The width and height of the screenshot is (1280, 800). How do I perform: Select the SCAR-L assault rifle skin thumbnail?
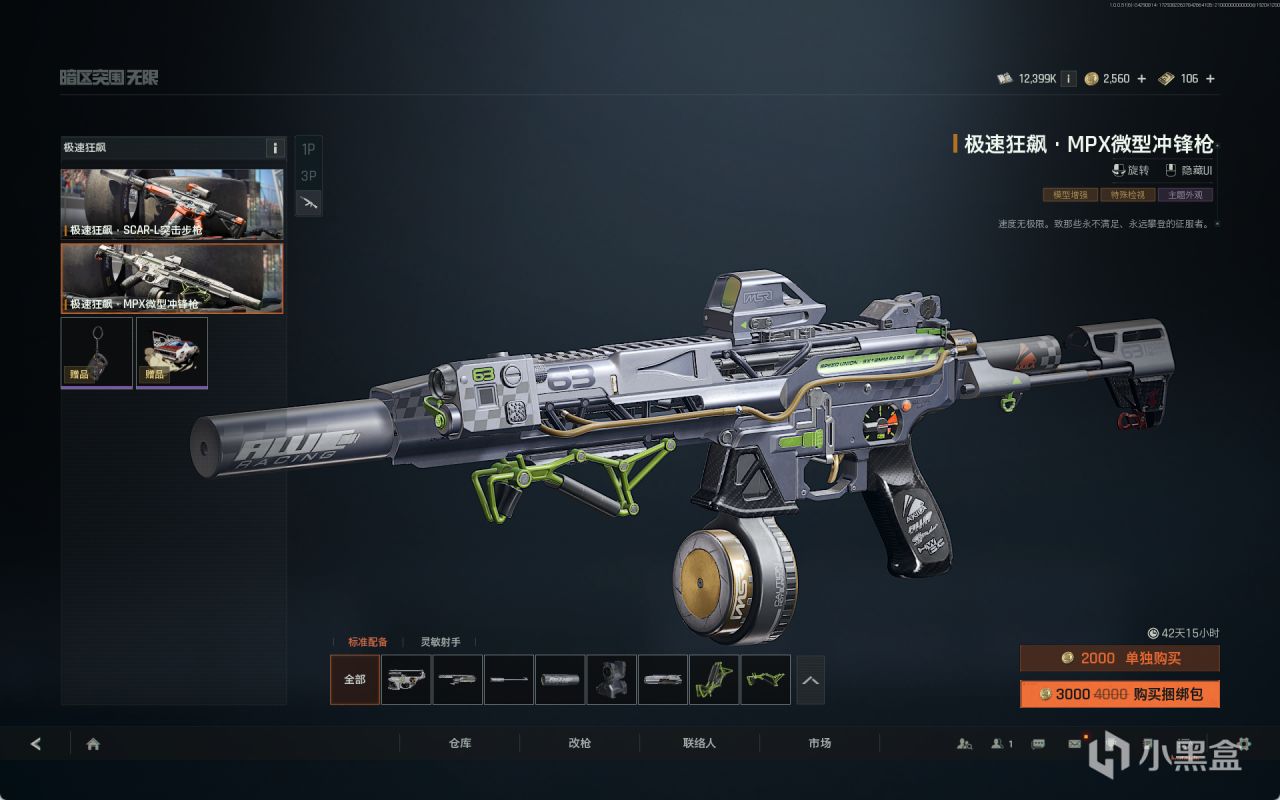point(171,204)
